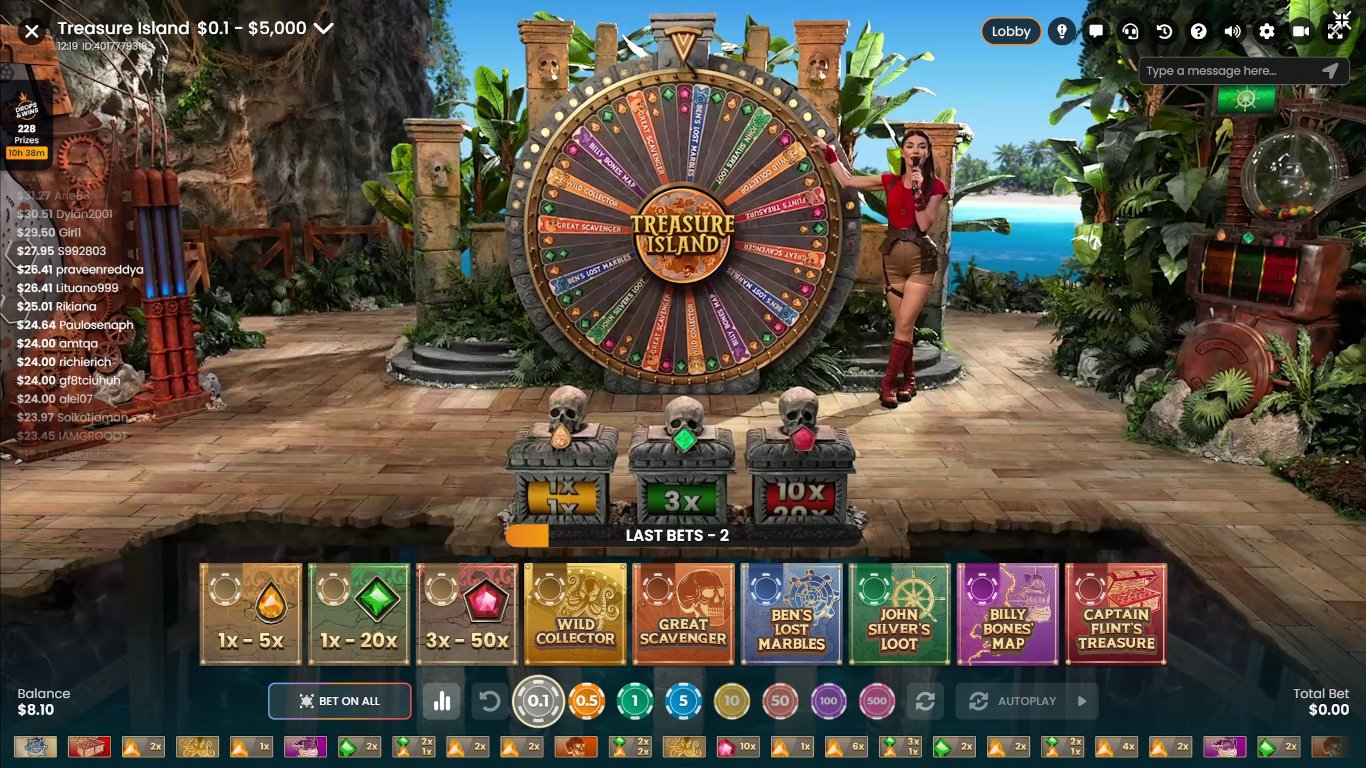The image size is (1366, 768).
Task: Open the chat bubble icon
Action: (1096, 31)
